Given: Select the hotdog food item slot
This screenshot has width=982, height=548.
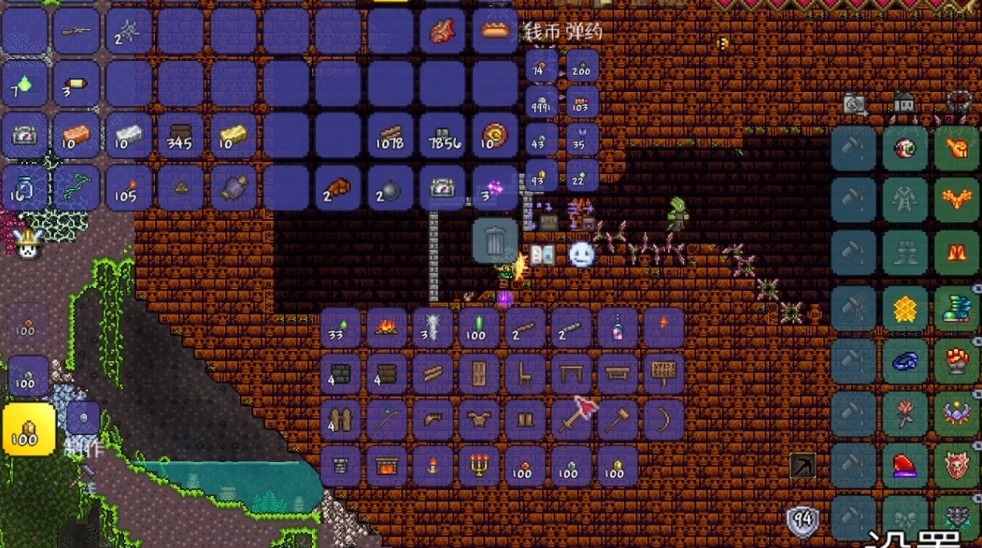Looking at the screenshot, I should [x=495, y=30].
